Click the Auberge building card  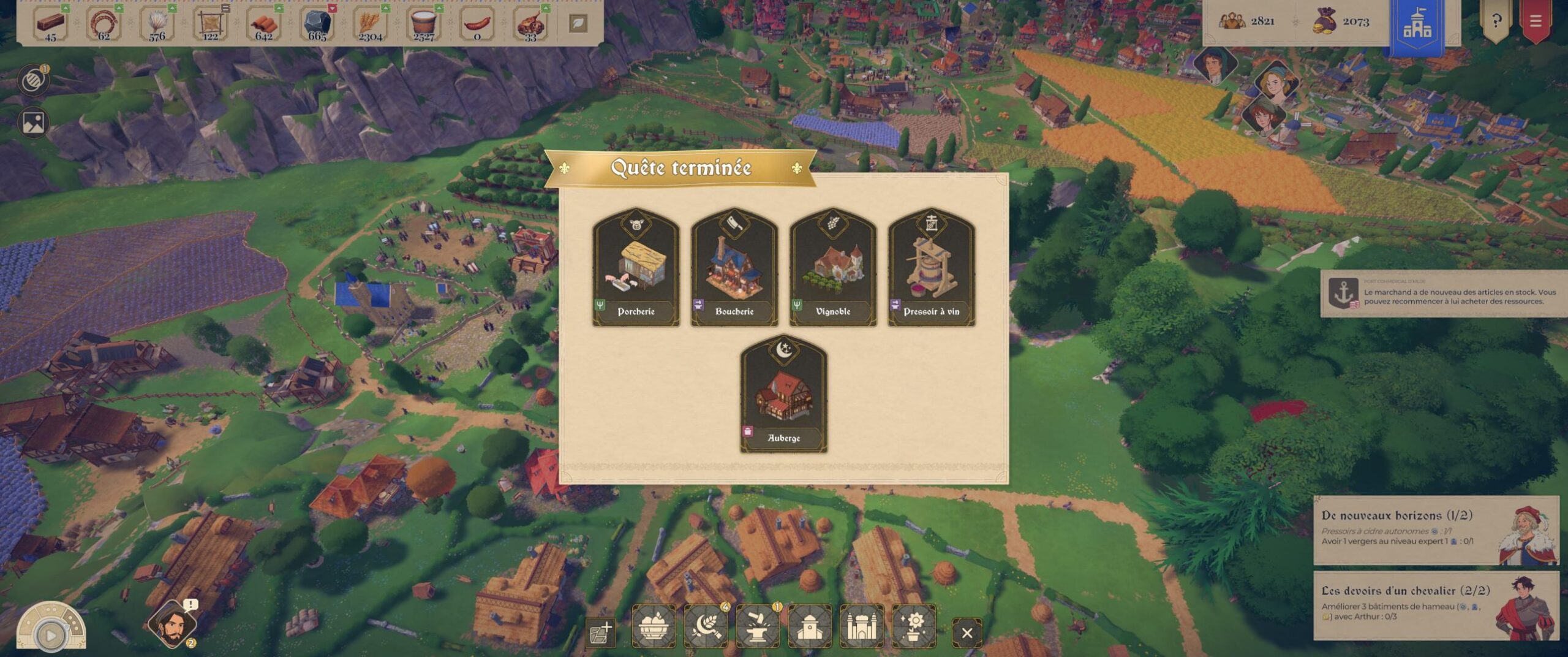click(784, 394)
